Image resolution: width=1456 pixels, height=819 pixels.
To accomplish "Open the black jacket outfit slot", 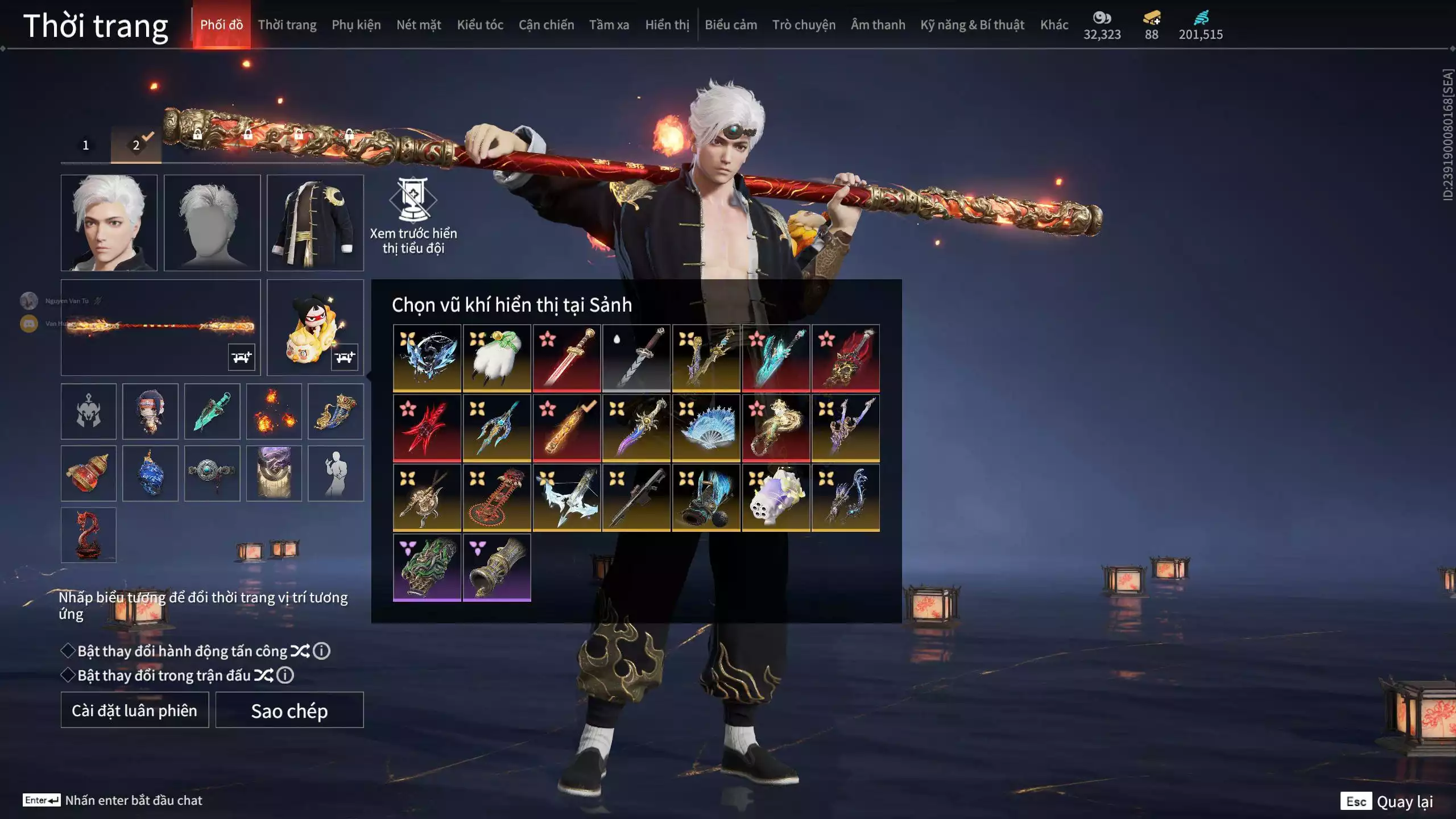I will click(315, 222).
